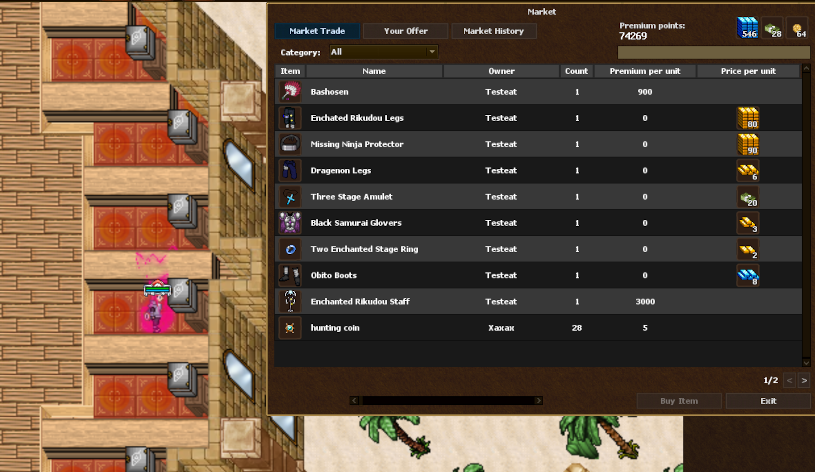Sort listings by the Name column header
The image size is (815, 472).
pos(374,71)
